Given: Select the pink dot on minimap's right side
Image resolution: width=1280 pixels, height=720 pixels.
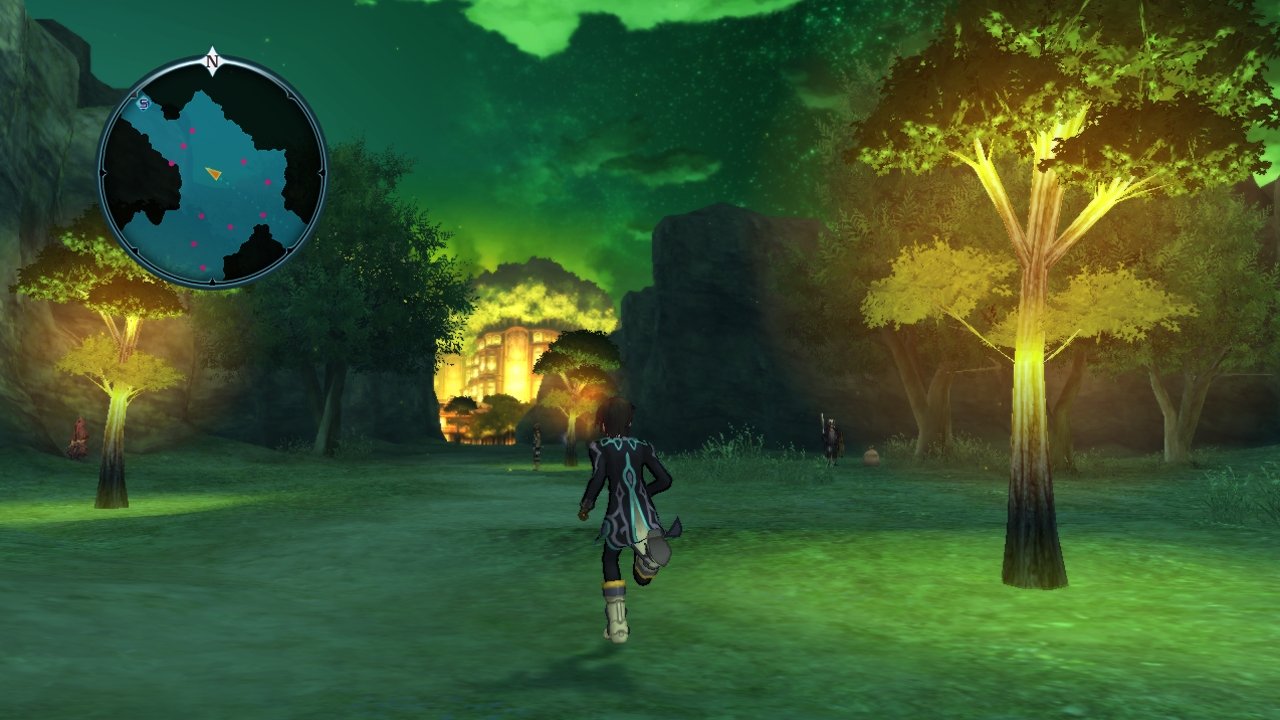Looking at the screenshot, I should point(268,182).
